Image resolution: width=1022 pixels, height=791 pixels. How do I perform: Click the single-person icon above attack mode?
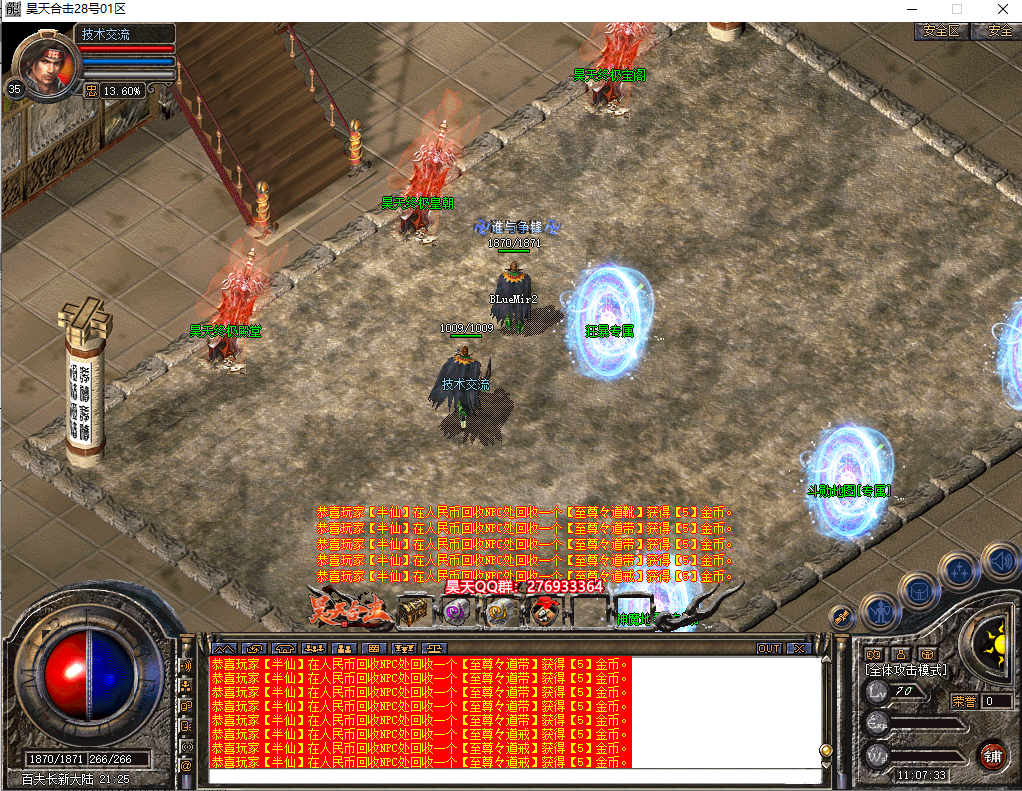coord(900,653)
